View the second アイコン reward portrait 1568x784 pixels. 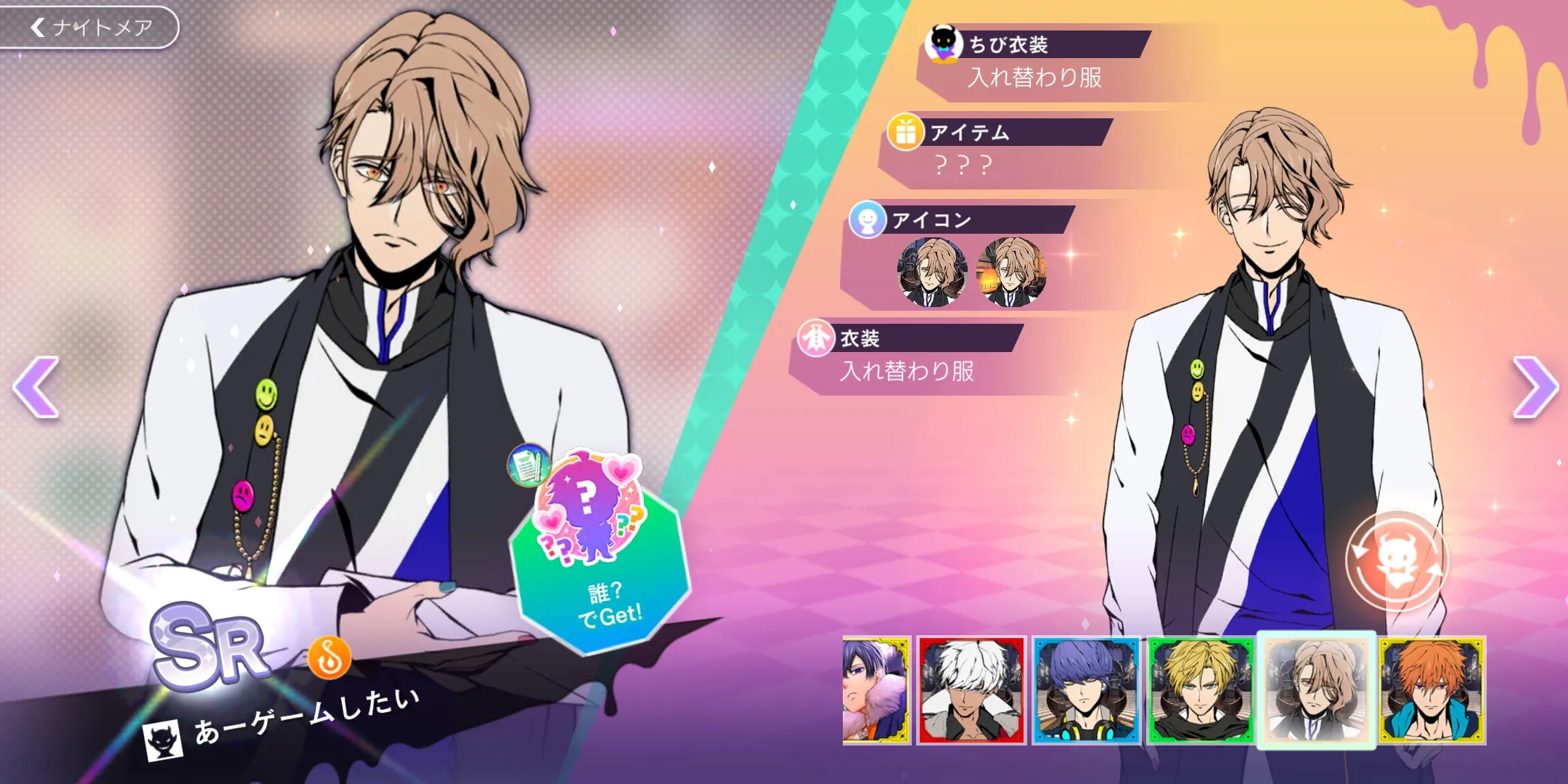point(1011,273)
